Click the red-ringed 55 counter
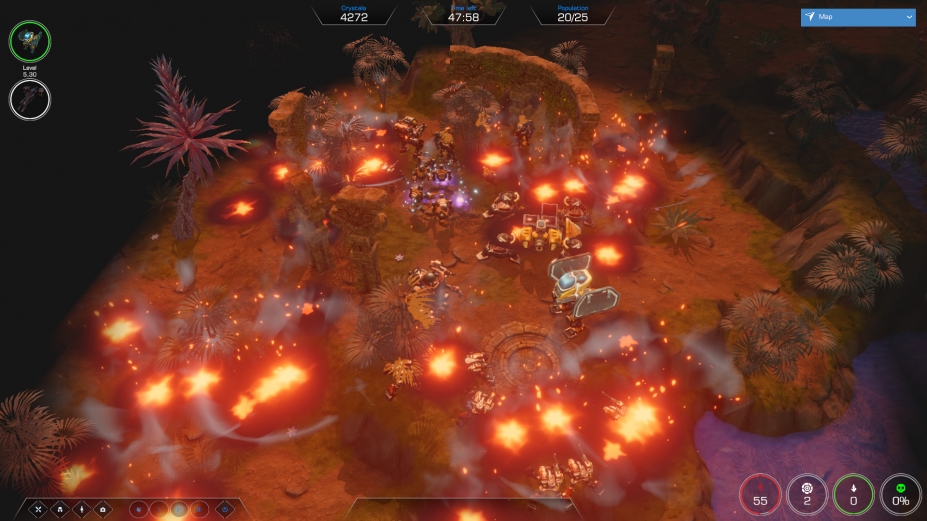The width and height of the screenshot is (927, 521). point(760,494)
